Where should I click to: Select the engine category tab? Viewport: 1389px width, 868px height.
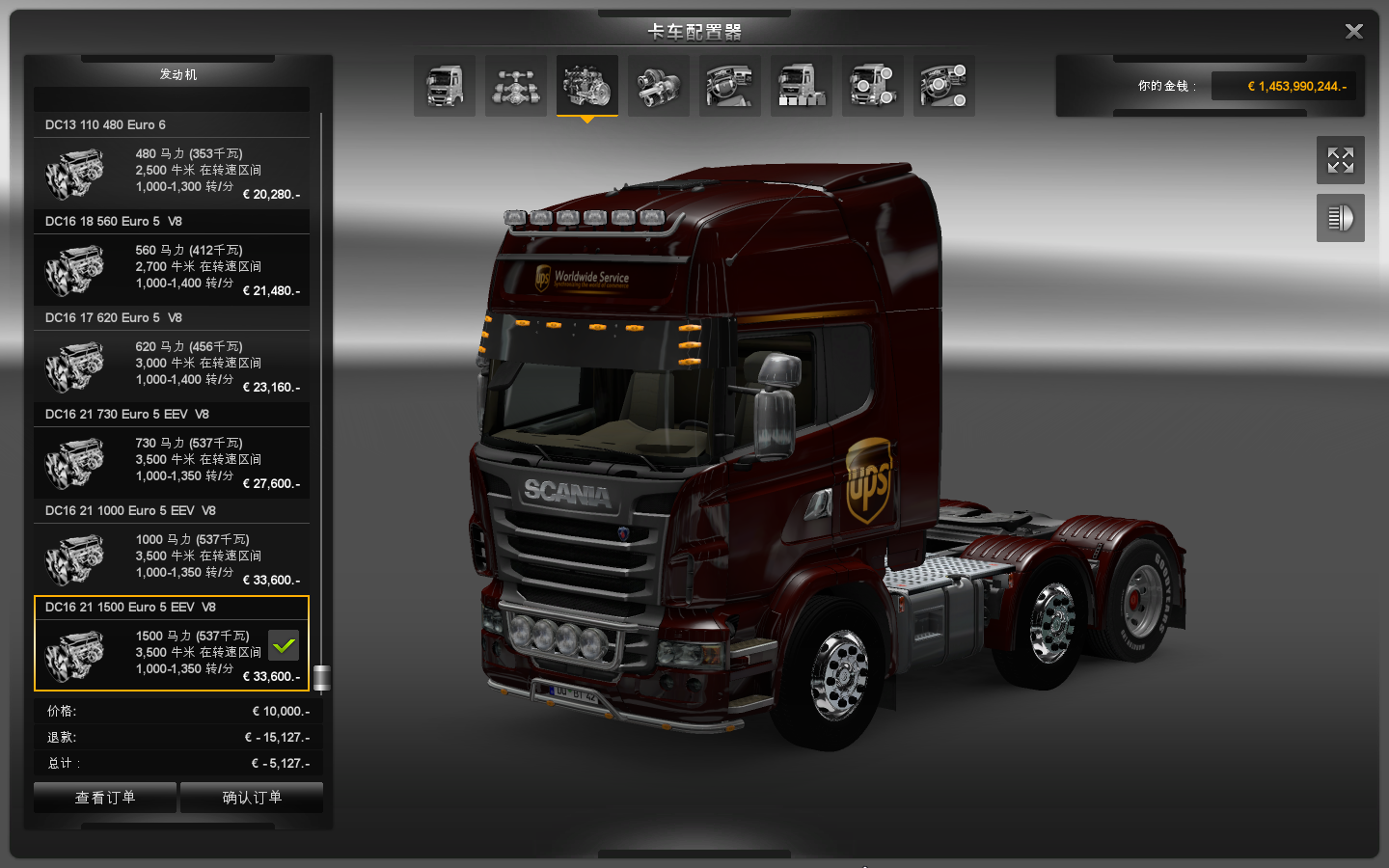587,86
